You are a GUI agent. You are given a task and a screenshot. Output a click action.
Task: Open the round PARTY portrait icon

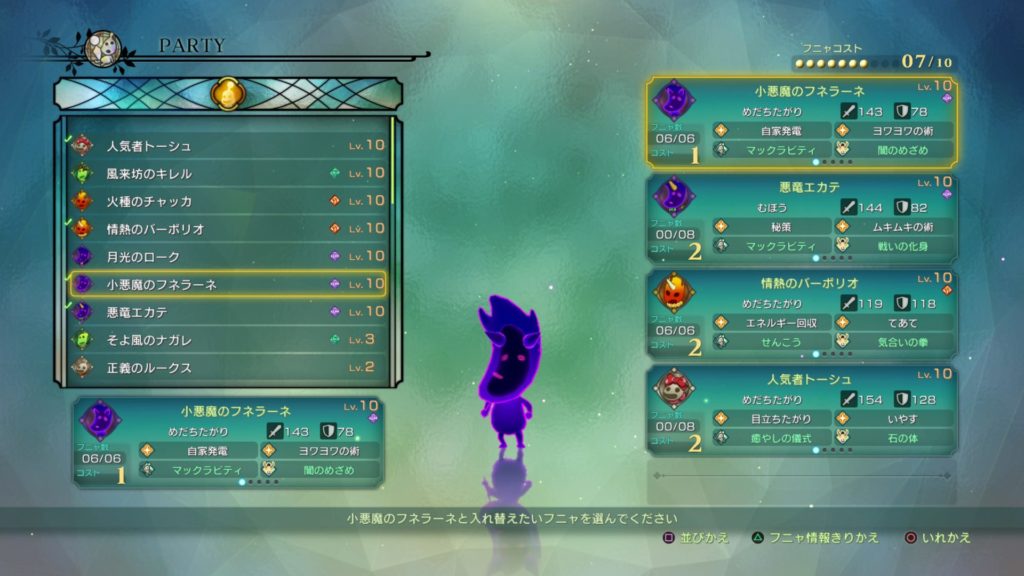103,48
